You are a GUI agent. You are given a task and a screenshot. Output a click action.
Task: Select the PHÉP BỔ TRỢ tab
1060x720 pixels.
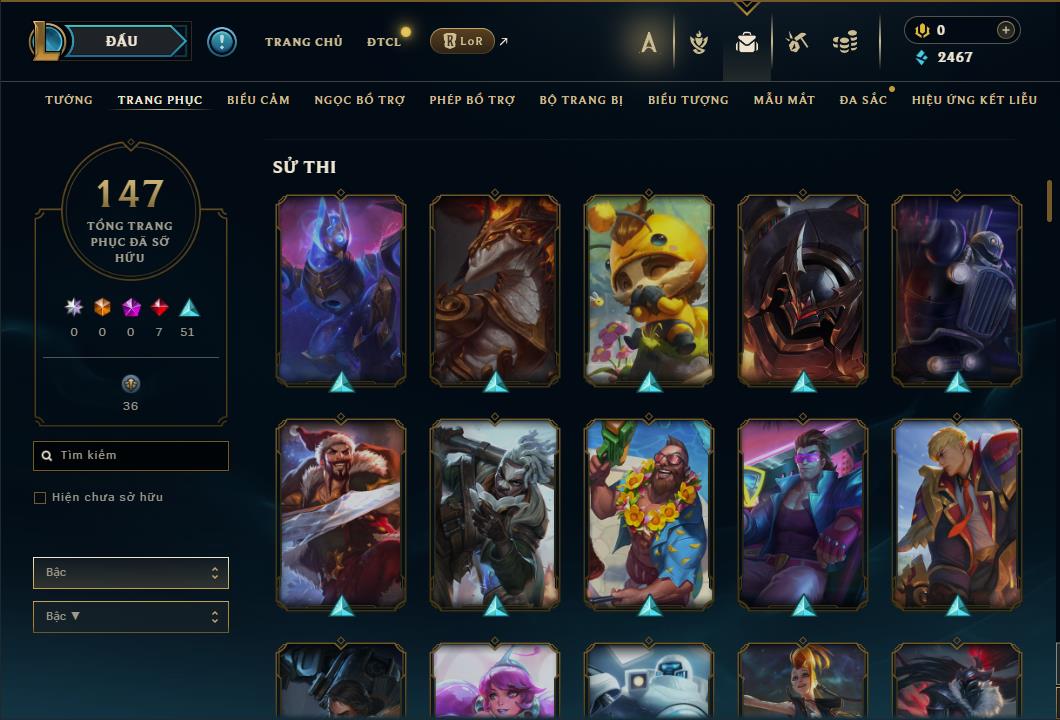[x=472, y=100]
